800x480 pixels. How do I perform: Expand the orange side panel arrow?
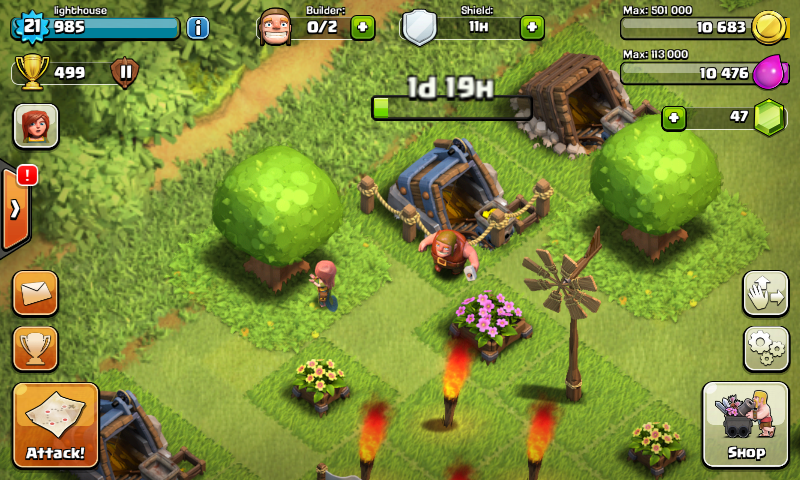click(15, 209)
